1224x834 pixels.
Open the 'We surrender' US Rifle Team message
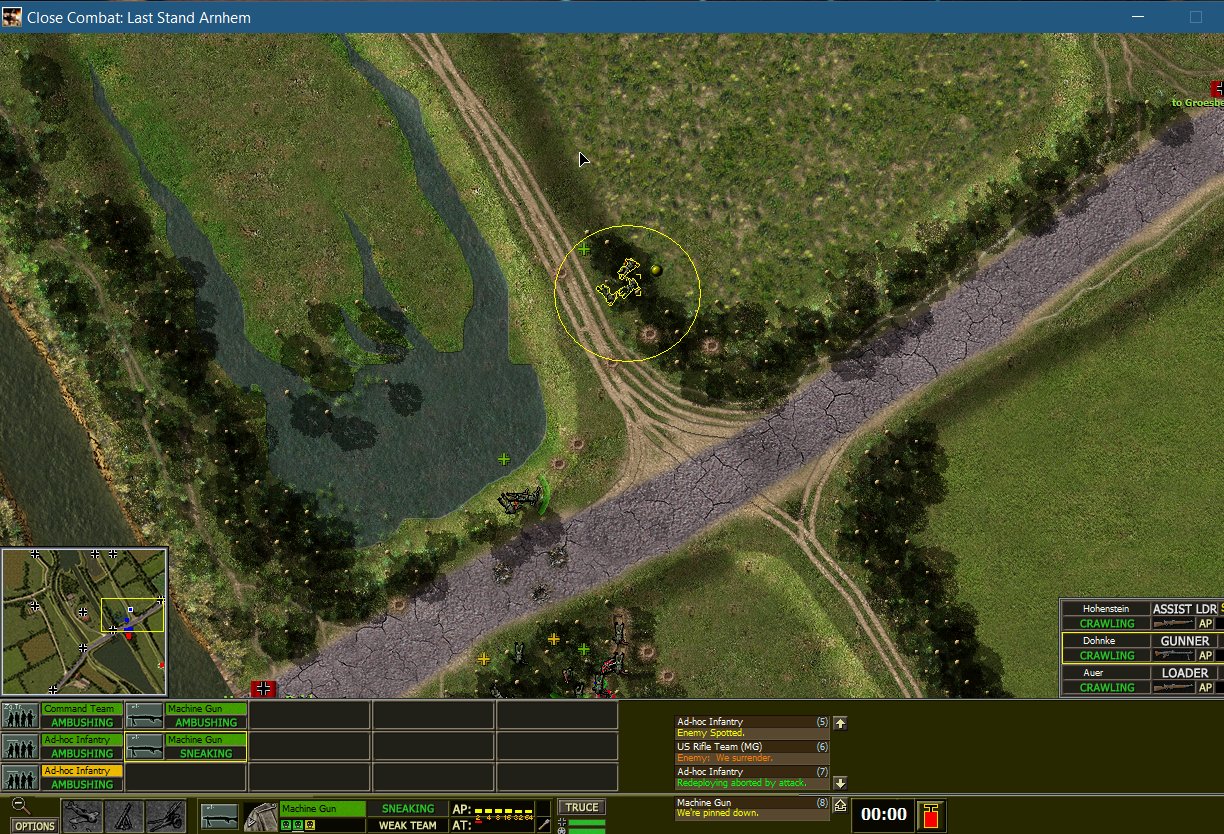pyautogui.click(x=752, y=752)
